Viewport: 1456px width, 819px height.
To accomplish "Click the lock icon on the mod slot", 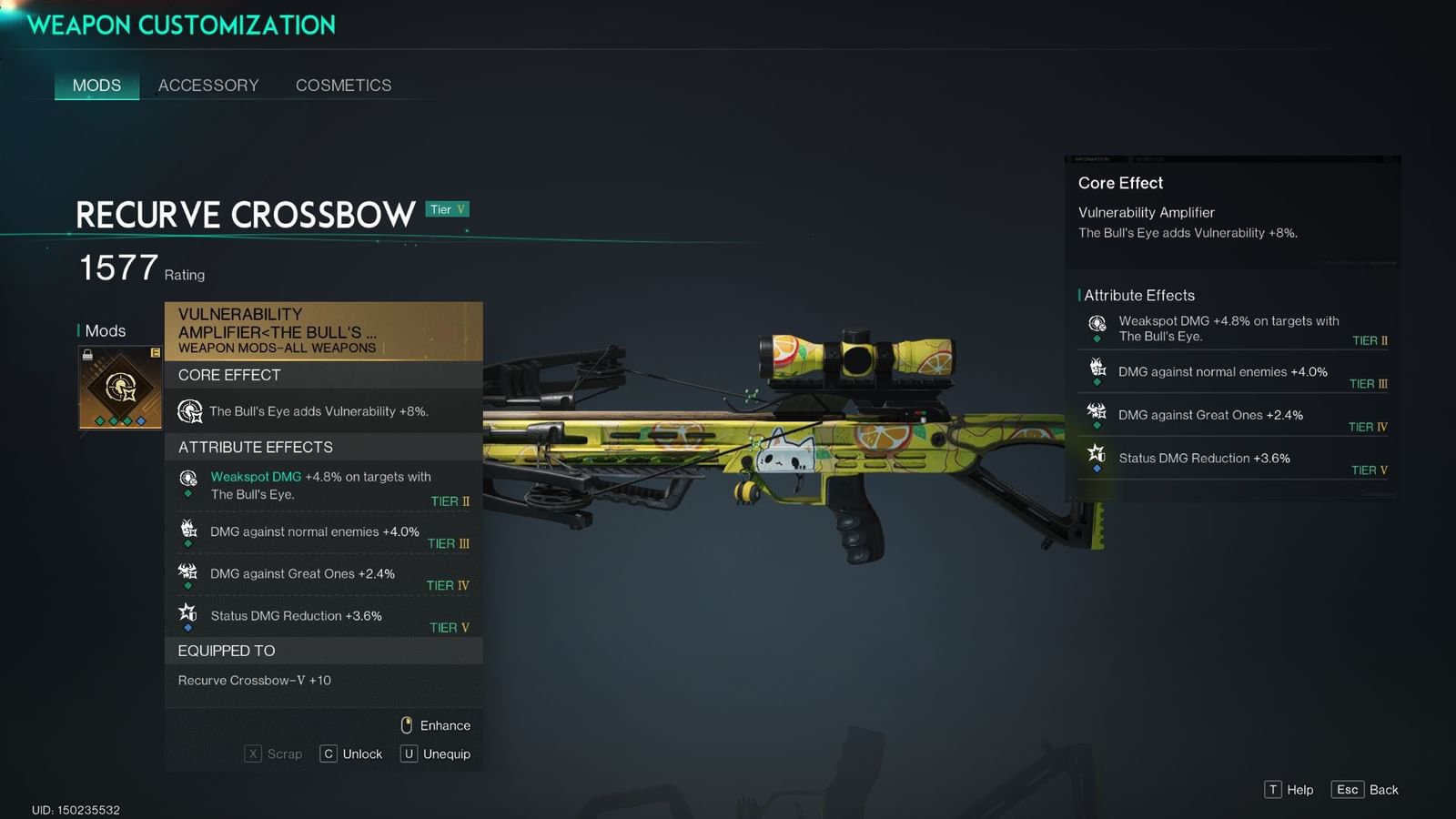I will 87,353.
